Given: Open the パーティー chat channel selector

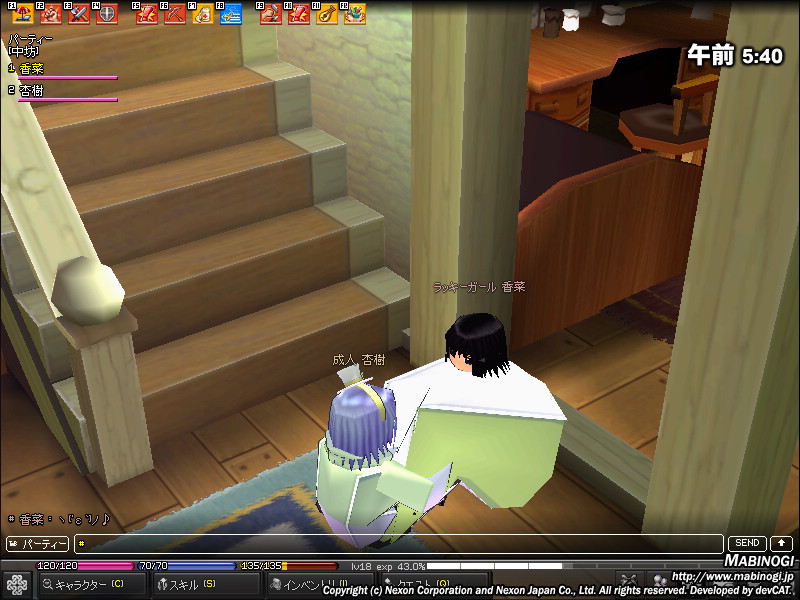Looking at the screenshot, I should (38, 544).
